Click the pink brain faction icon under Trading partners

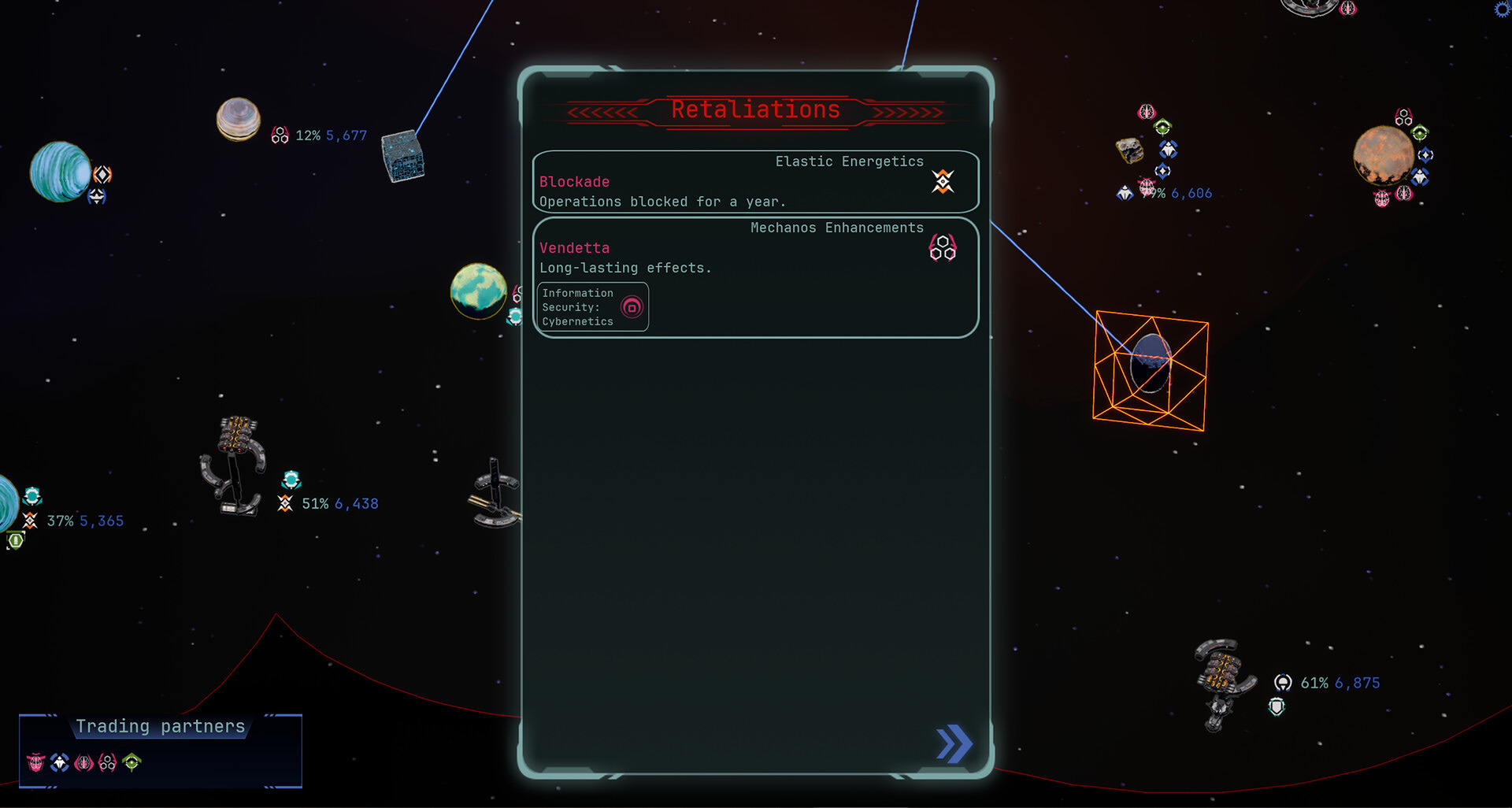click(x=83, y=762)
